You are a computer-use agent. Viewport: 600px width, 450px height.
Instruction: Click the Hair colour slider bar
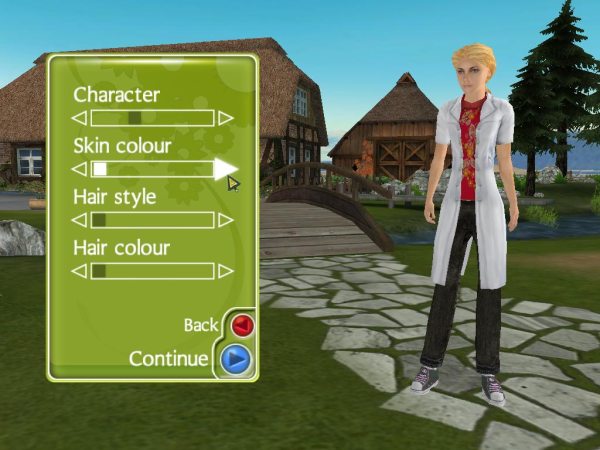(x=152, y=271)
